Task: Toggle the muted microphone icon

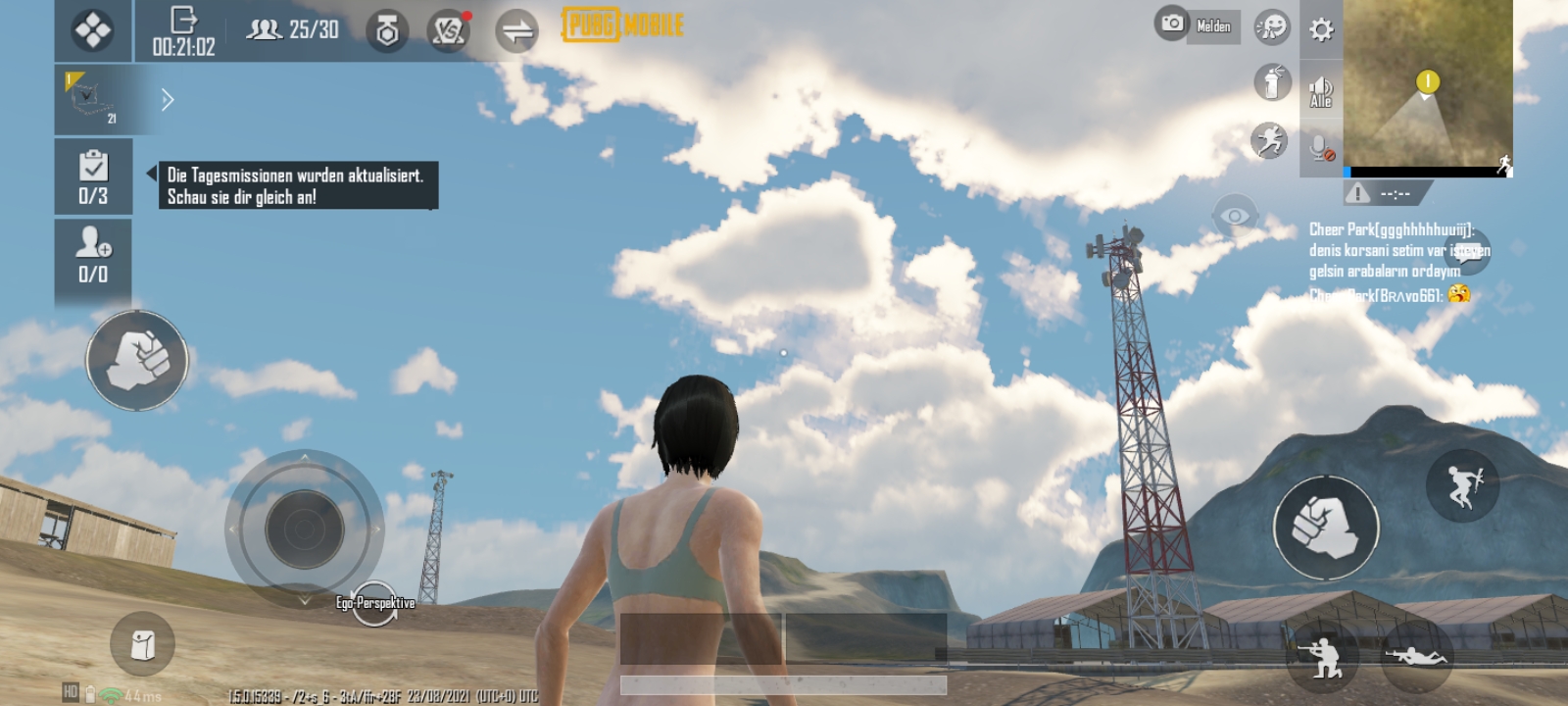Action: click(x=1321, y=148)
